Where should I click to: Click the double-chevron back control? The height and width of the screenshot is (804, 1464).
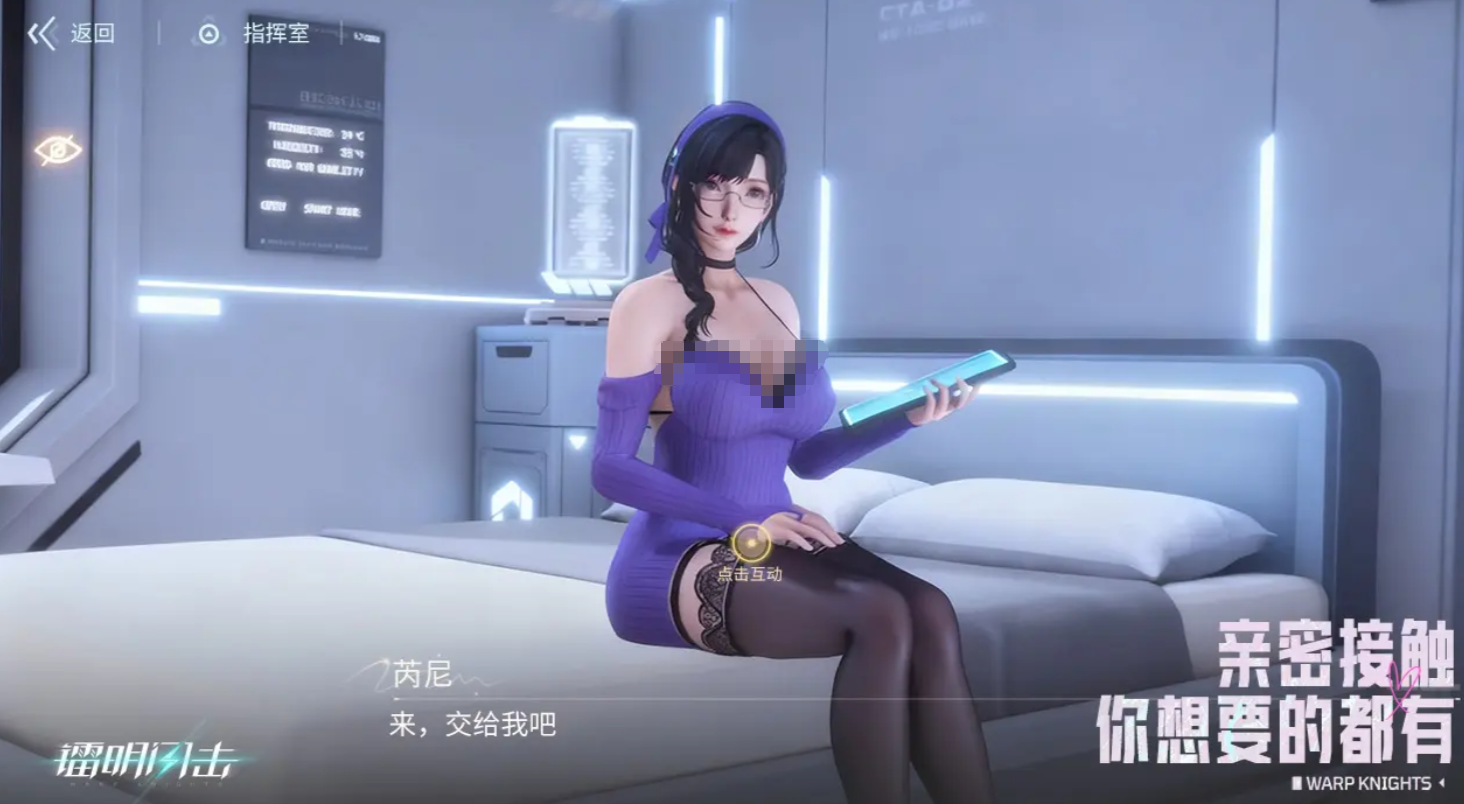(40, 32)
